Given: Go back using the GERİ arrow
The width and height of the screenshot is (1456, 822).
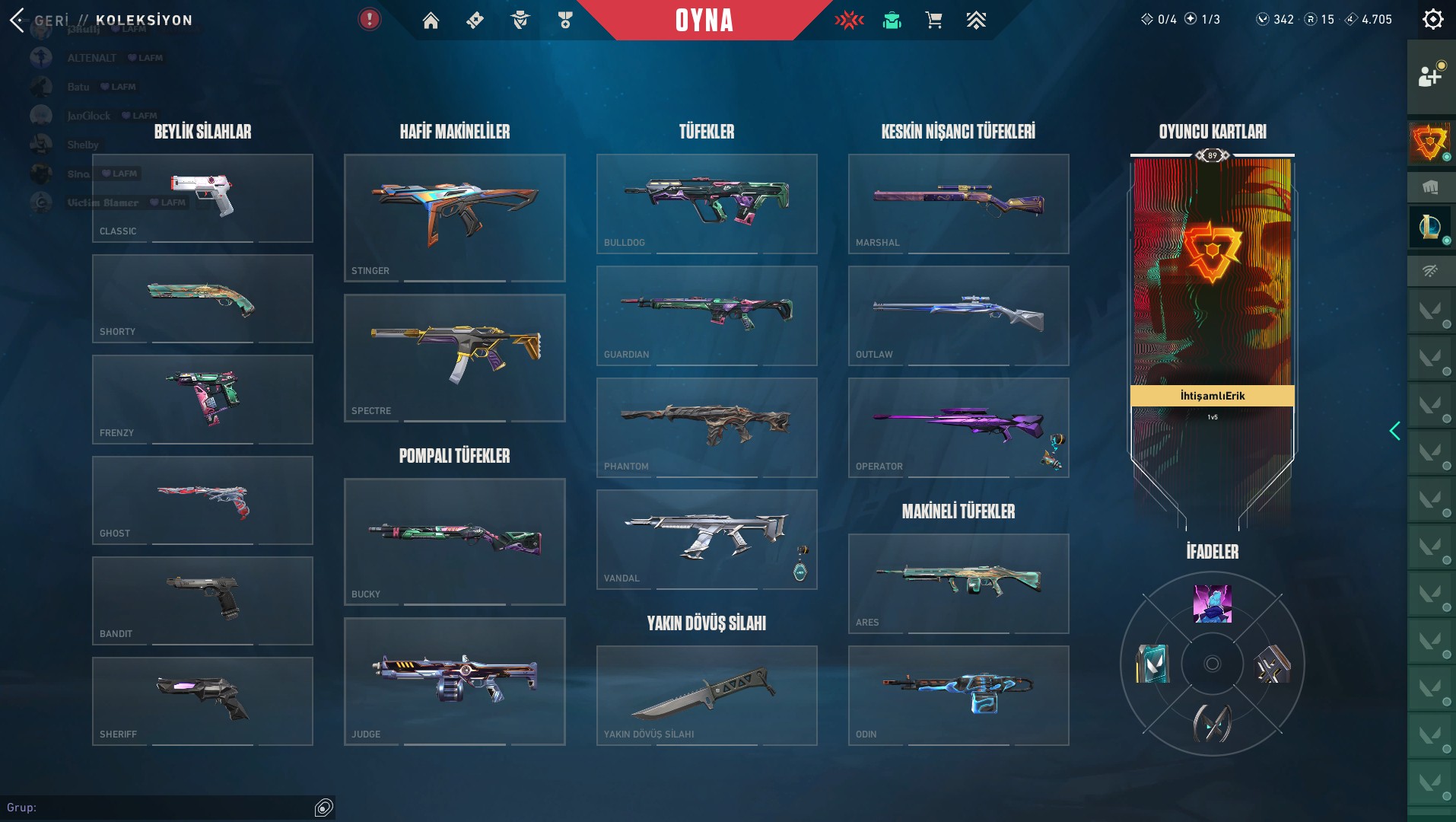Looking at the screenshot, I should 18,20.
